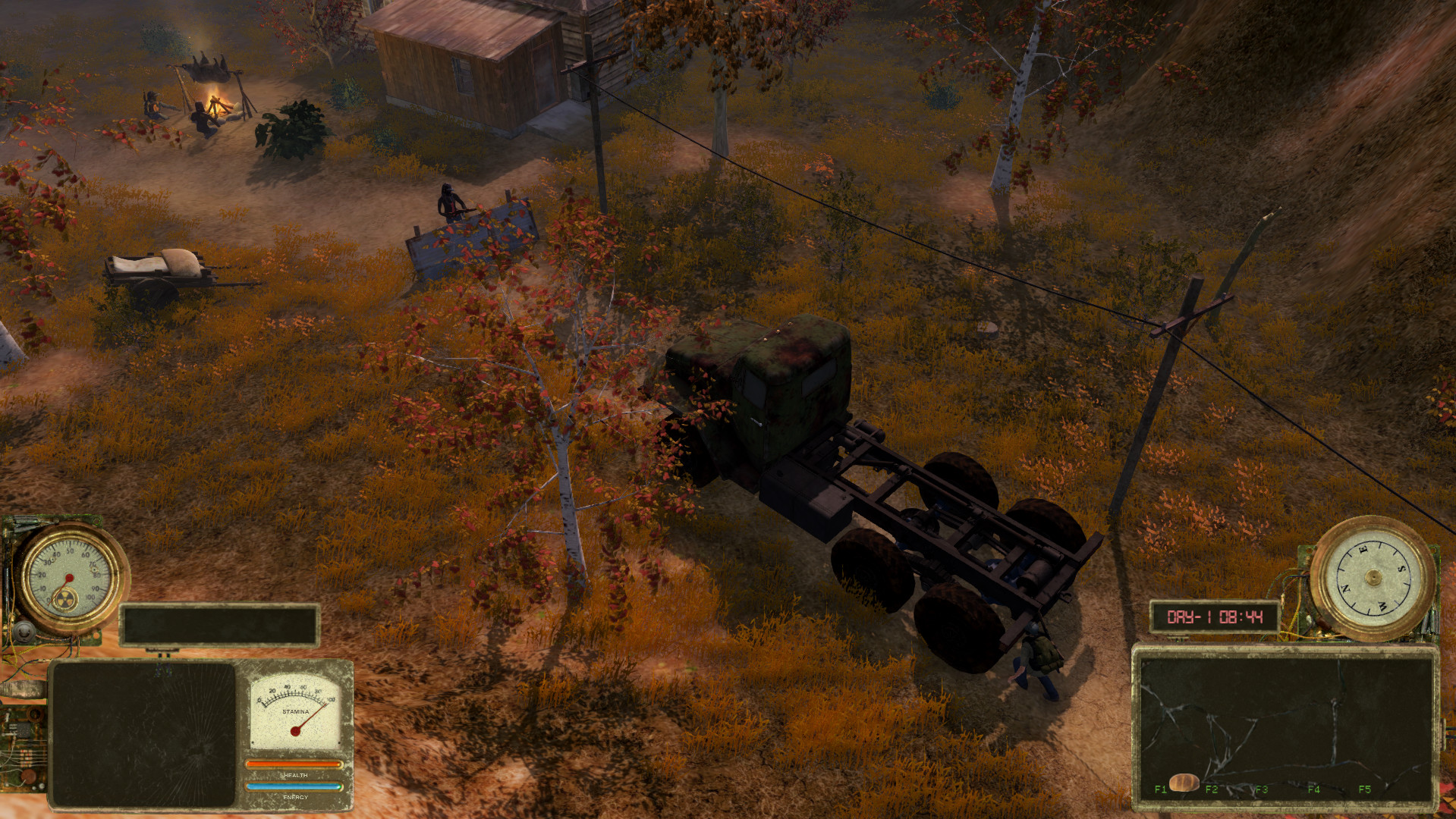Toggle the blue Energy indicator bar

point(292,786)
